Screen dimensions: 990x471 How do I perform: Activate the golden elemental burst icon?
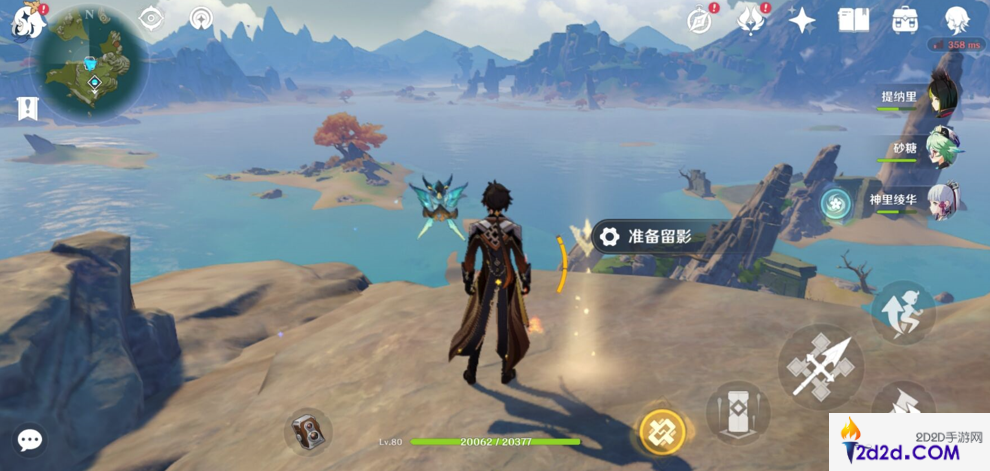(x=662, y=431)
